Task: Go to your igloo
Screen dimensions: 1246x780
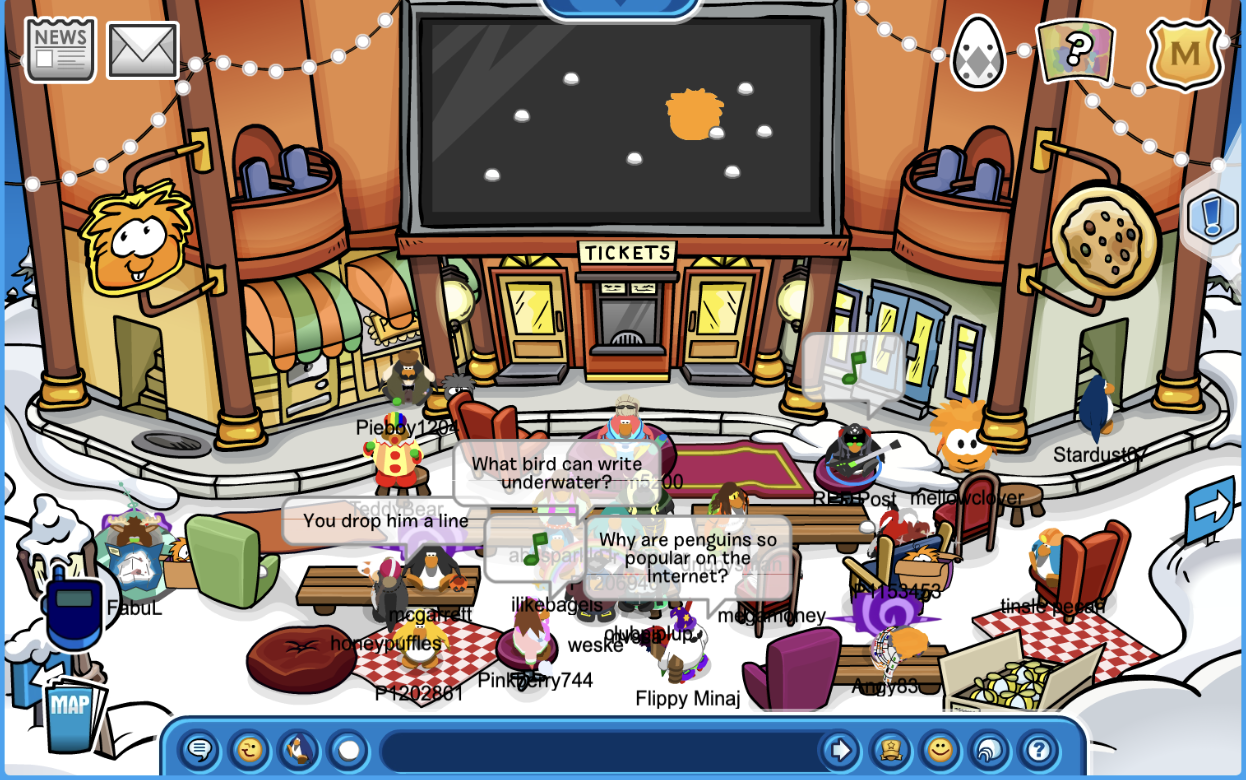Action: [x=988, y=749]
